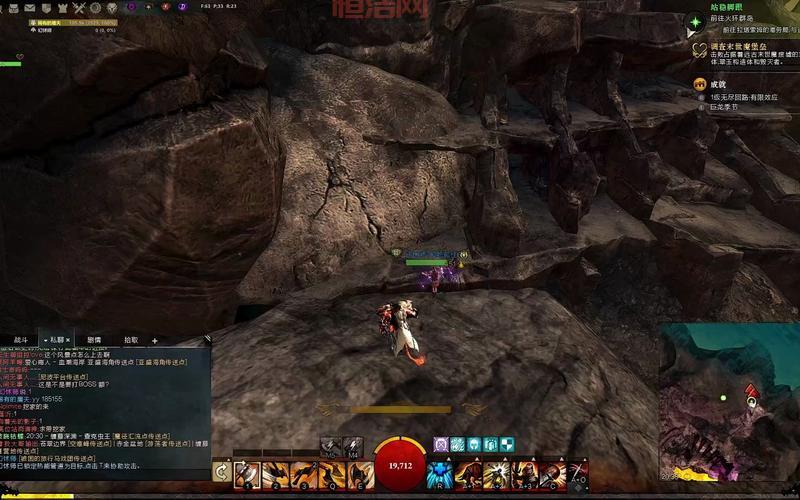The image size is (800, 500).
Task: Select the 私聊 chat tab
Action: click(x=57, y=340)
